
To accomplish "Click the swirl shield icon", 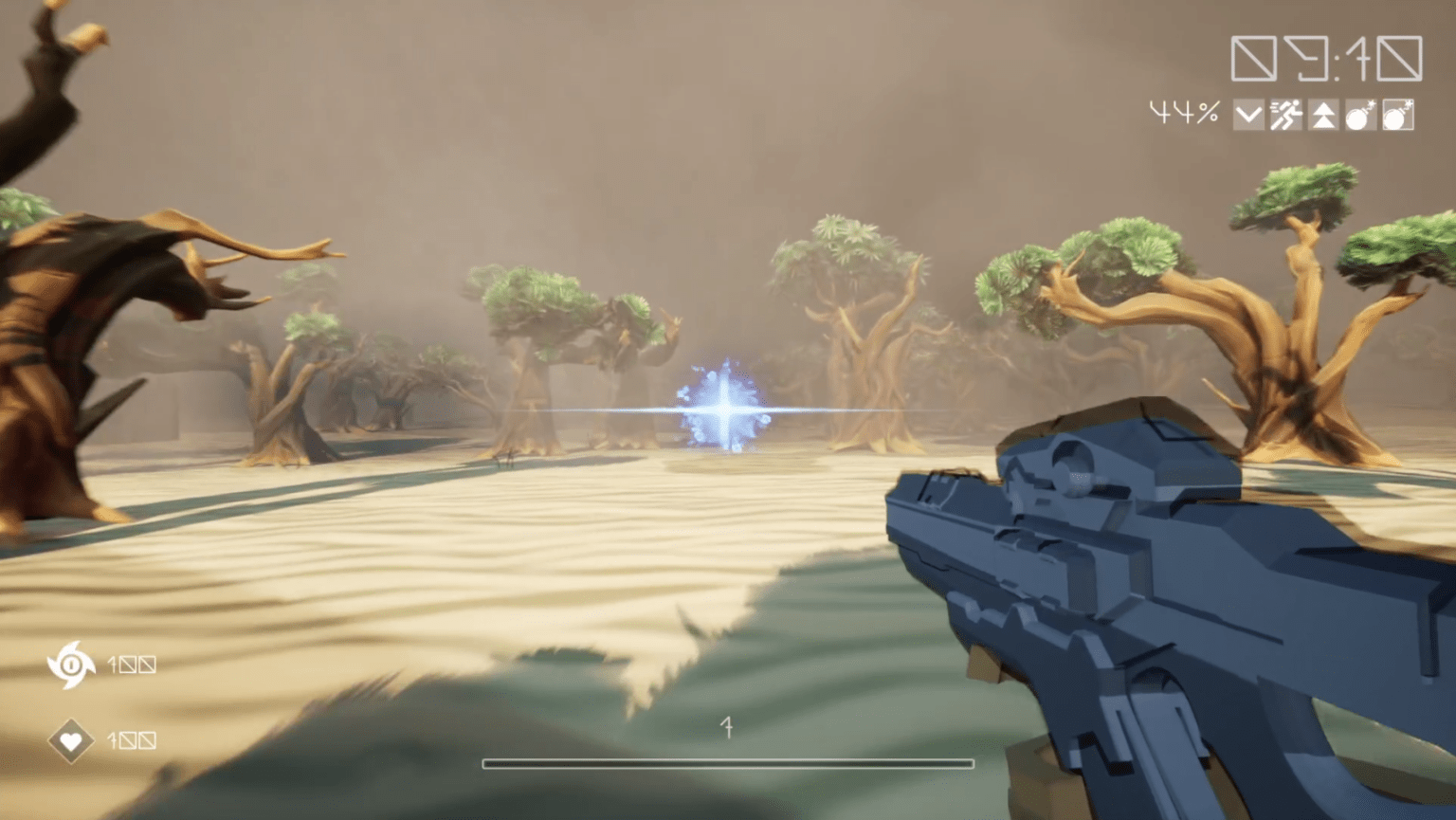I will tap(71, 664).
